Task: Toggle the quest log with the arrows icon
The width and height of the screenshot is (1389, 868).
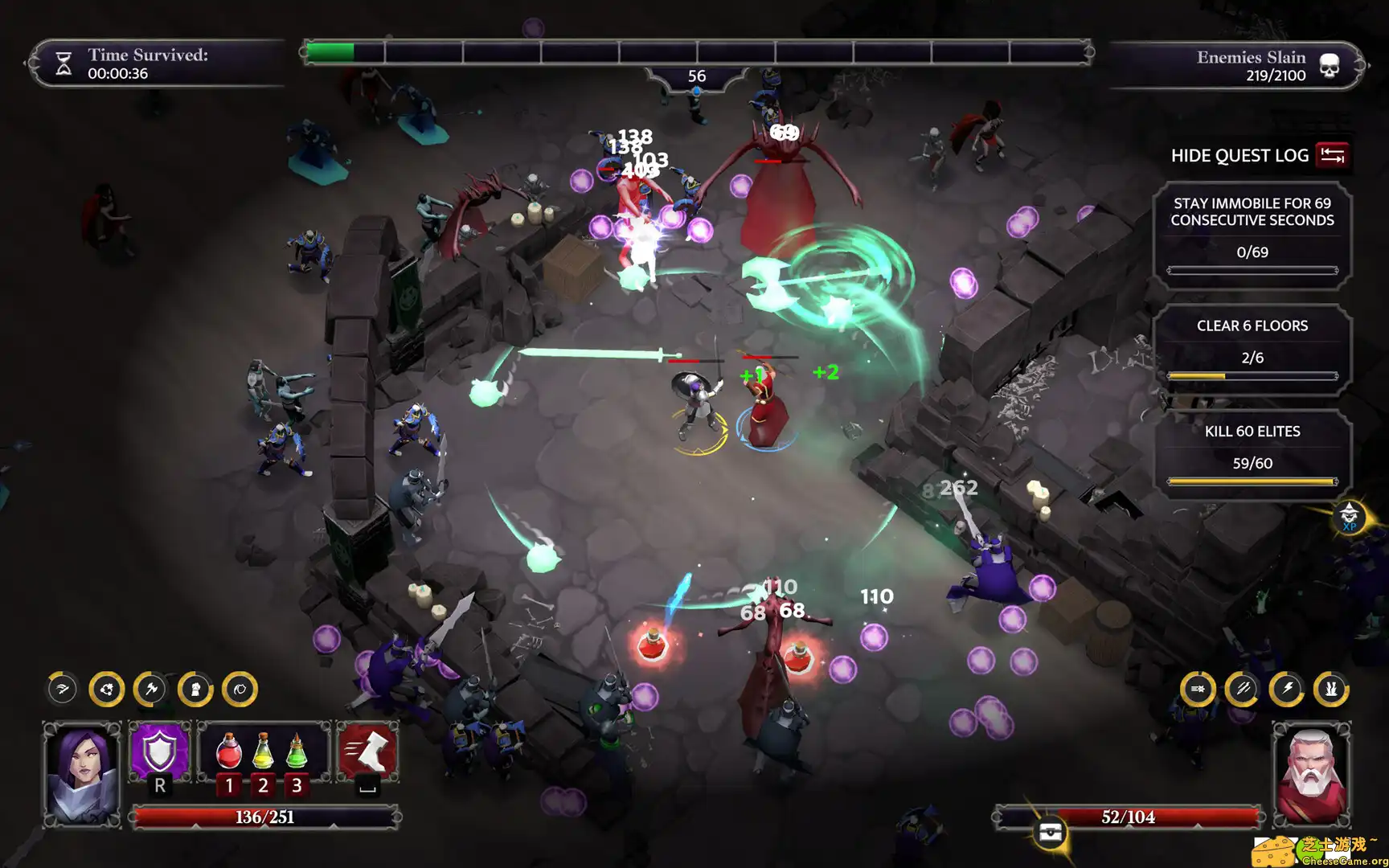Action: click(1334, 155)
